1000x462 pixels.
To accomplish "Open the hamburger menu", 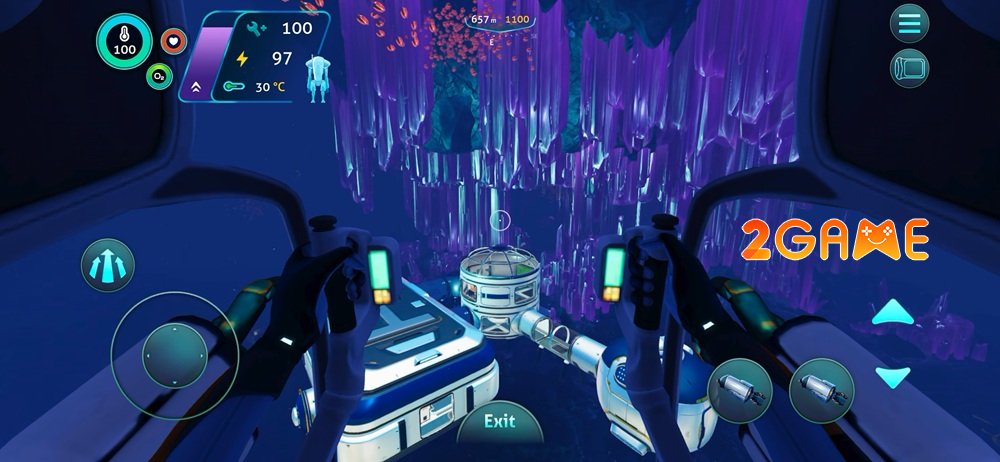I will (909, 23).
